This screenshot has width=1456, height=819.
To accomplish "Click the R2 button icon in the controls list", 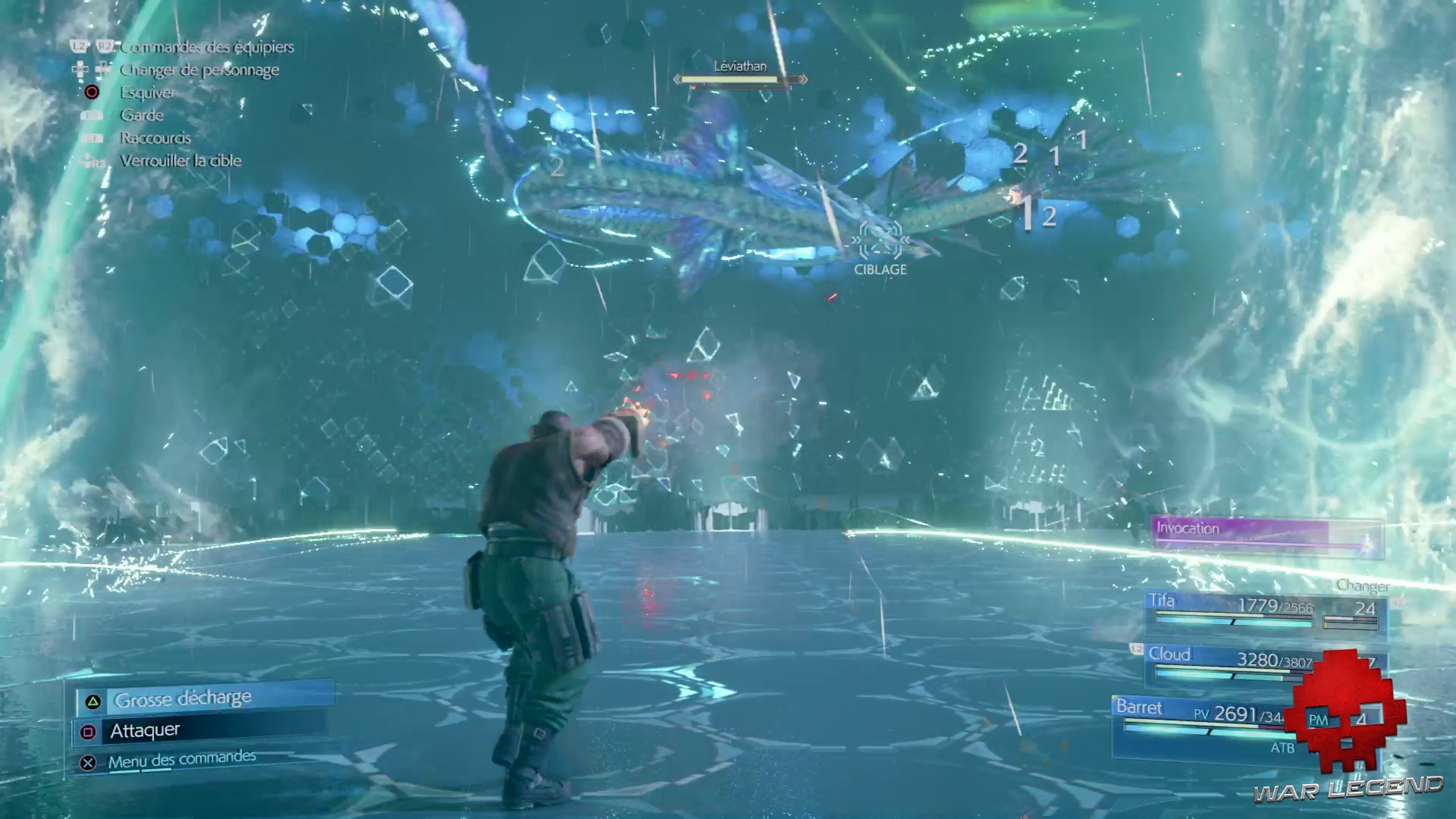I will coord(104,46).
